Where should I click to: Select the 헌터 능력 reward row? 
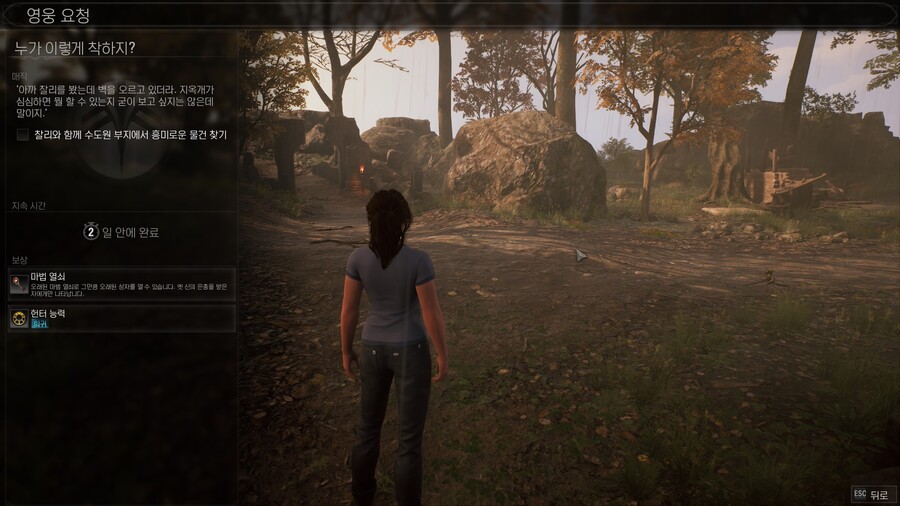point(121,318)
